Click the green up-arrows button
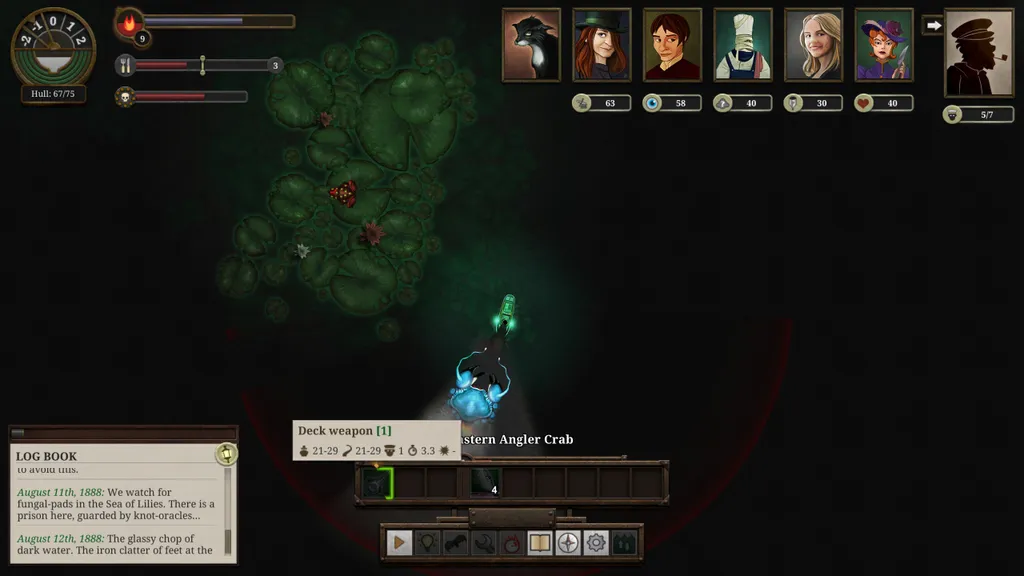Viewport: 1024px width, 576px height. coord(624,543)
